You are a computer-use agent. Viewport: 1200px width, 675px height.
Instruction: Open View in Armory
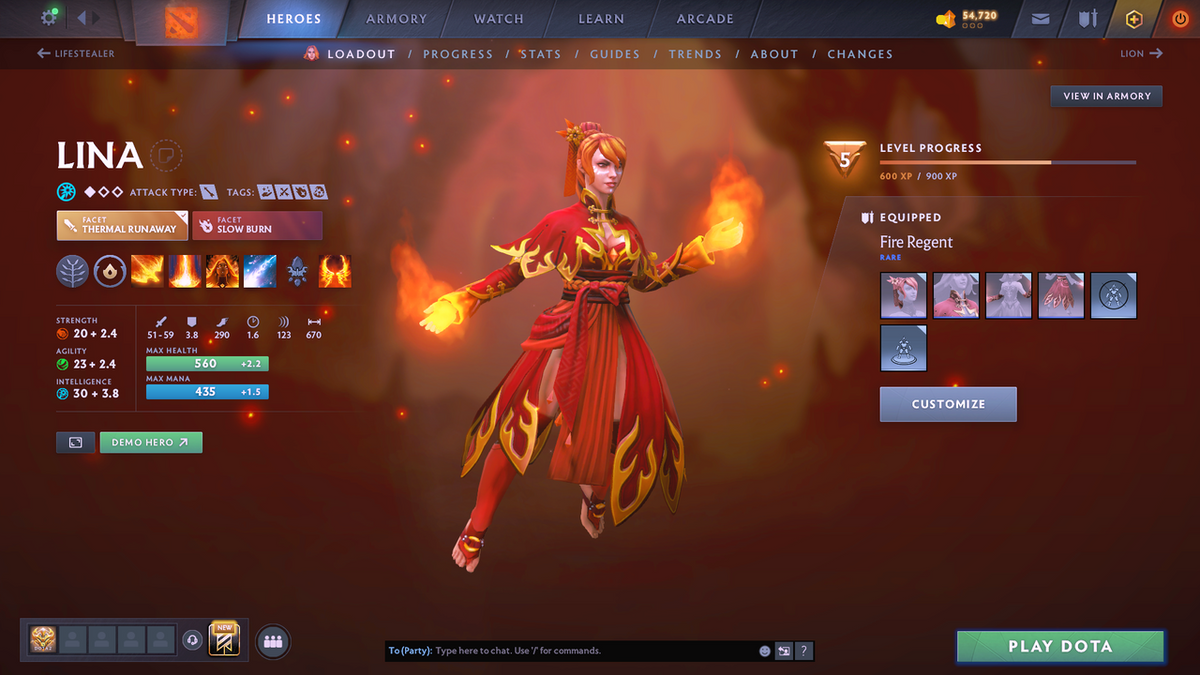1106,96
